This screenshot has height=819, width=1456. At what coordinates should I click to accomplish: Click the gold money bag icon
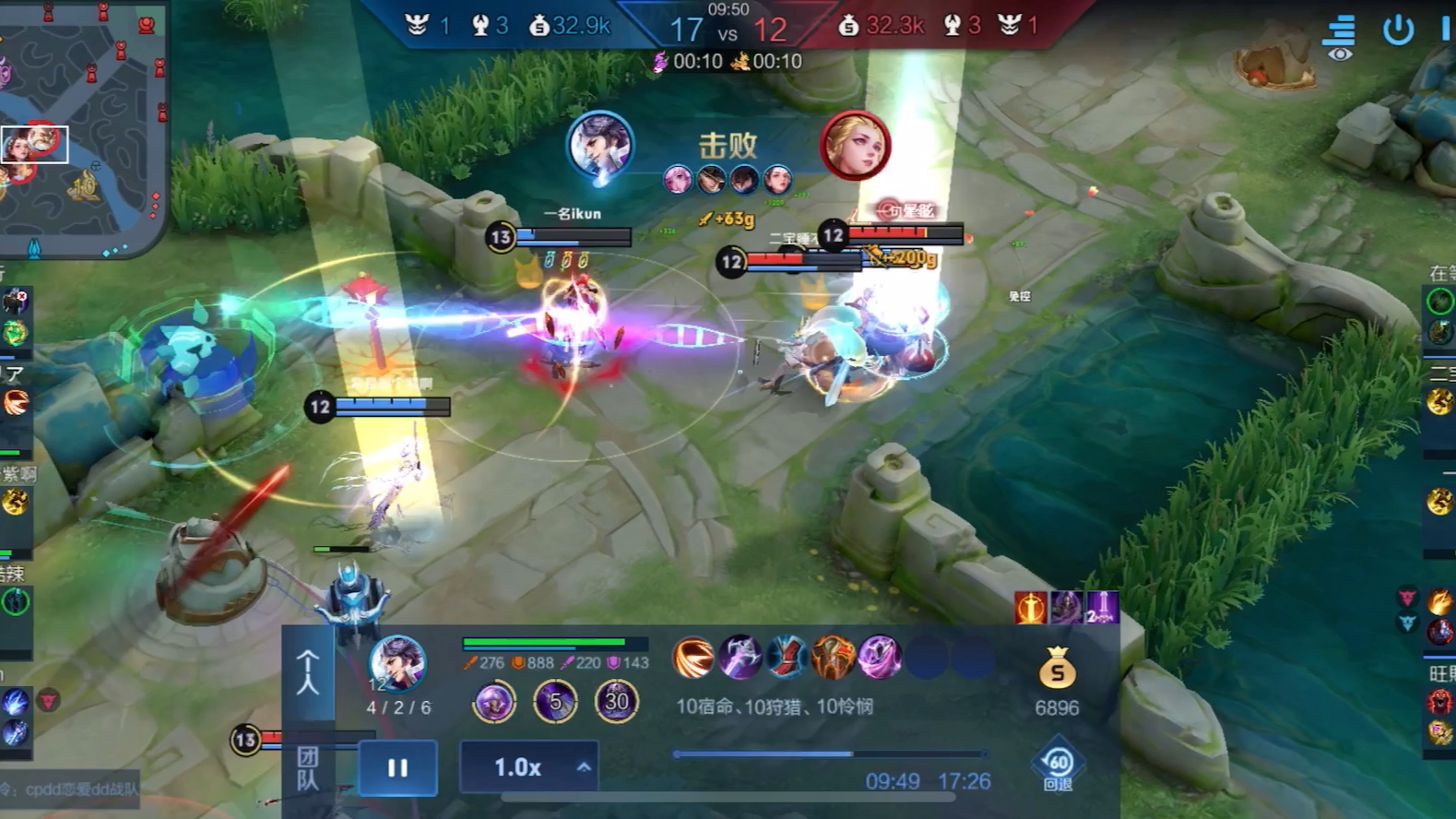(1057, 671)
